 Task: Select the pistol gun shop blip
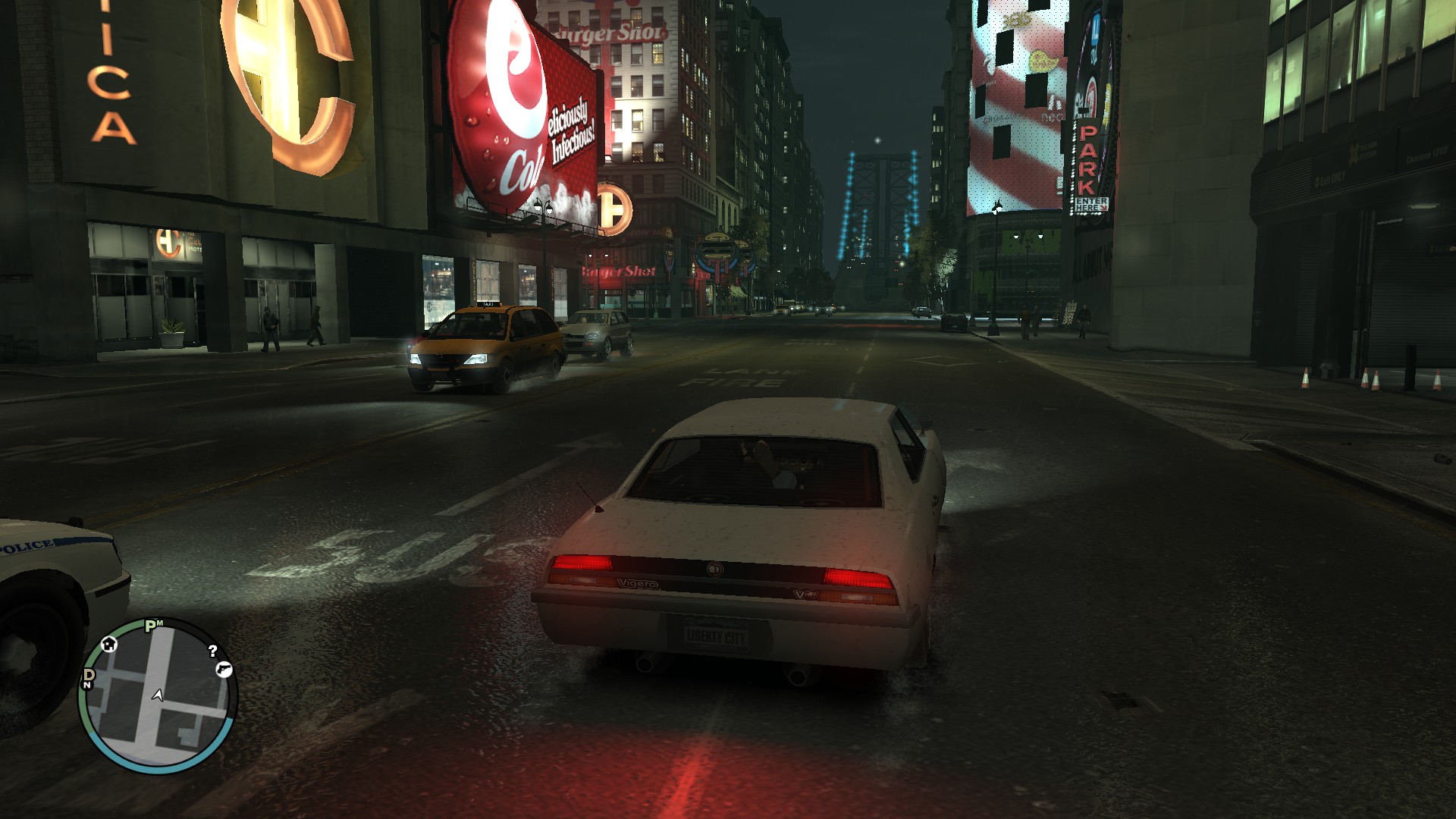coord(223,669)
